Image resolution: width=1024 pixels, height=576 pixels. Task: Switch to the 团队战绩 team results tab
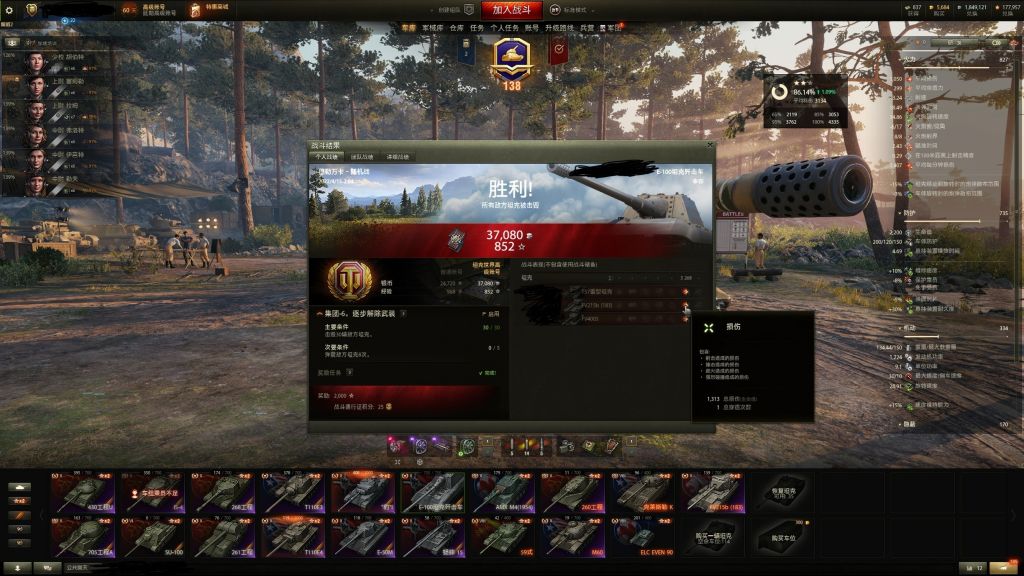[362, 157]
